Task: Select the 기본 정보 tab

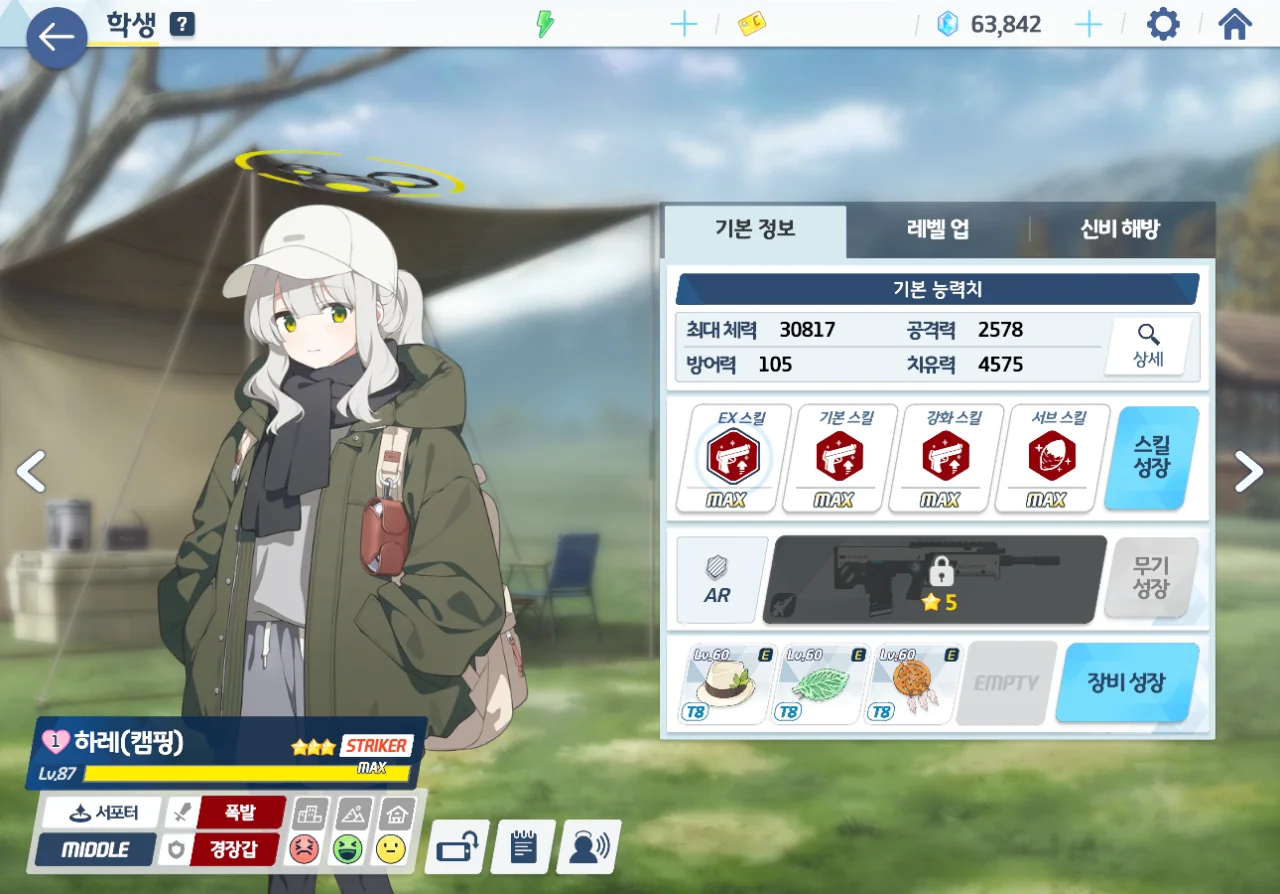Action: (755, 229)
